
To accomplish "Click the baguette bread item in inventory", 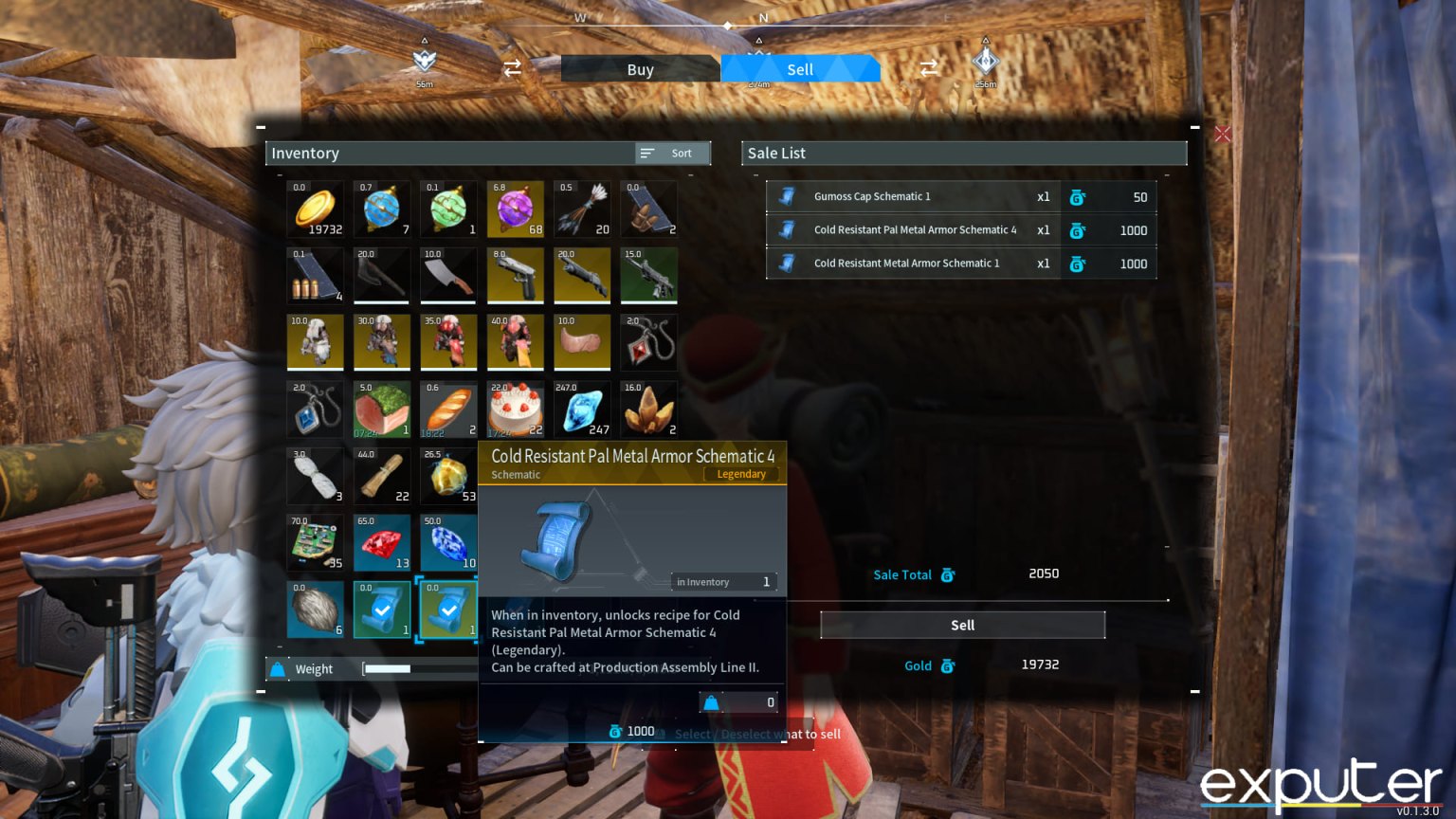I will [x=448, y=409].
